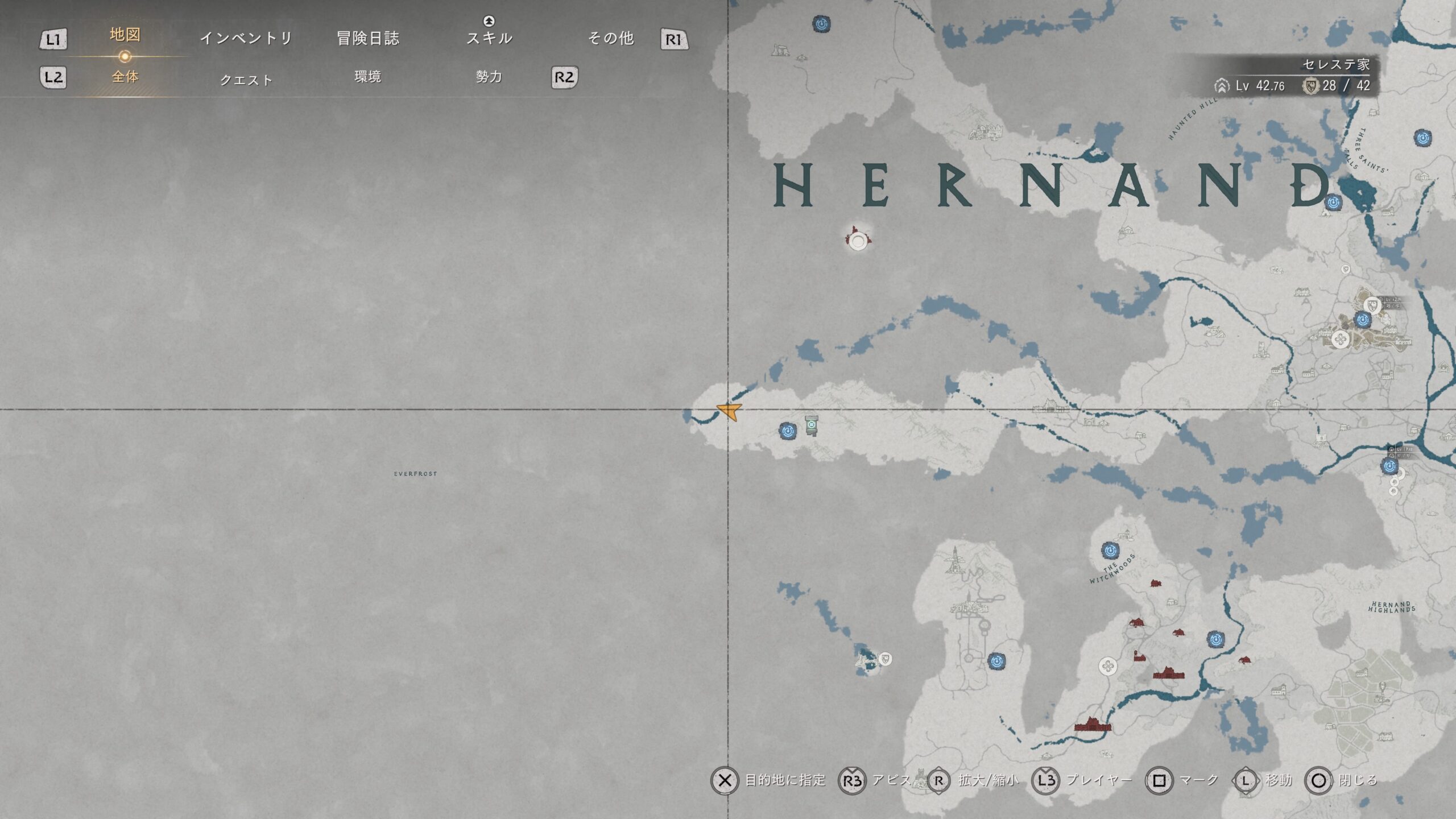The width and height of the screenshot is (1456, 819).
Task: Show the 全体 map filter
Action: pos(125,77)
